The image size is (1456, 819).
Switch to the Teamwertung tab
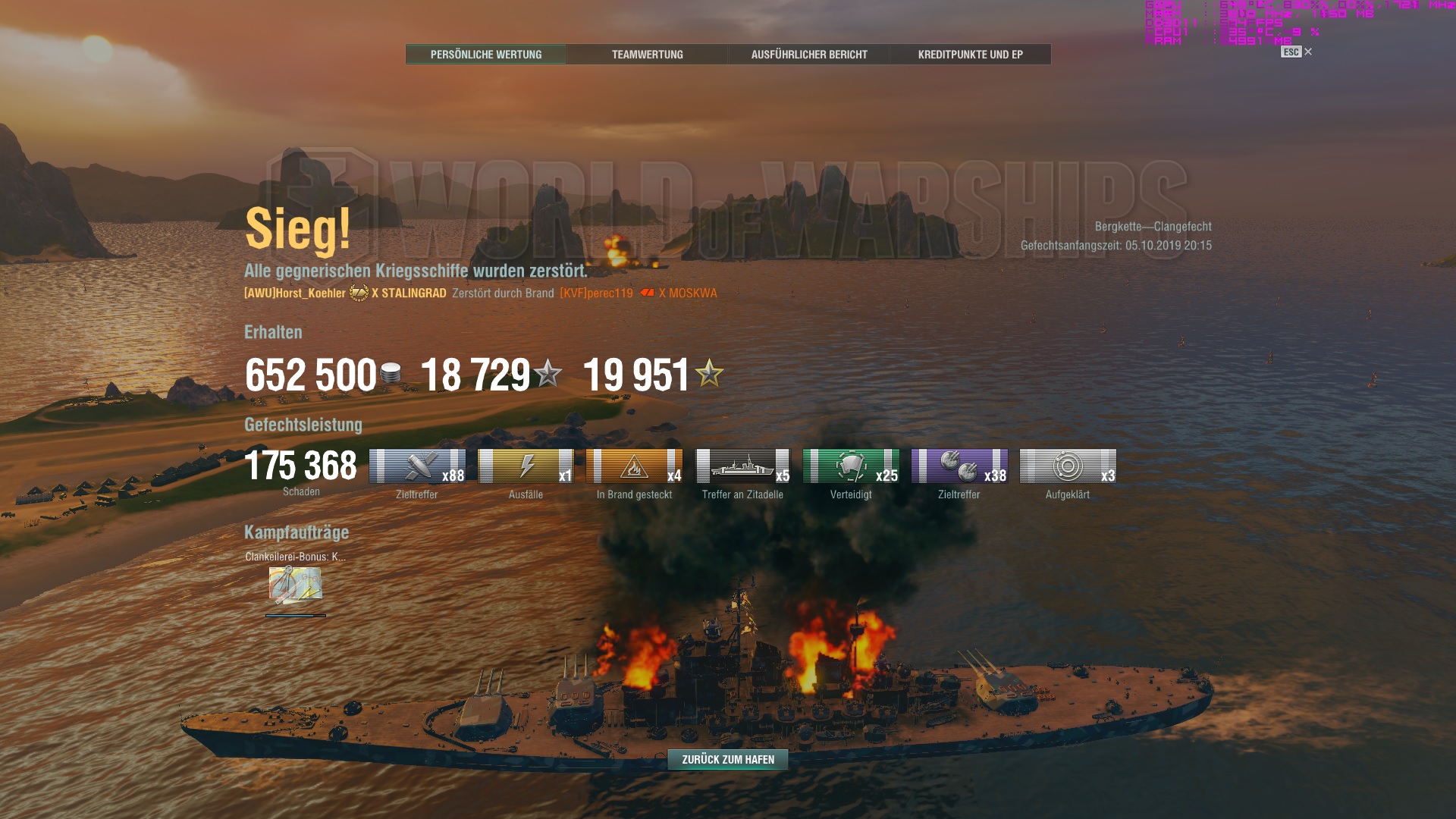pyautogui.click(x=648, y=54)
